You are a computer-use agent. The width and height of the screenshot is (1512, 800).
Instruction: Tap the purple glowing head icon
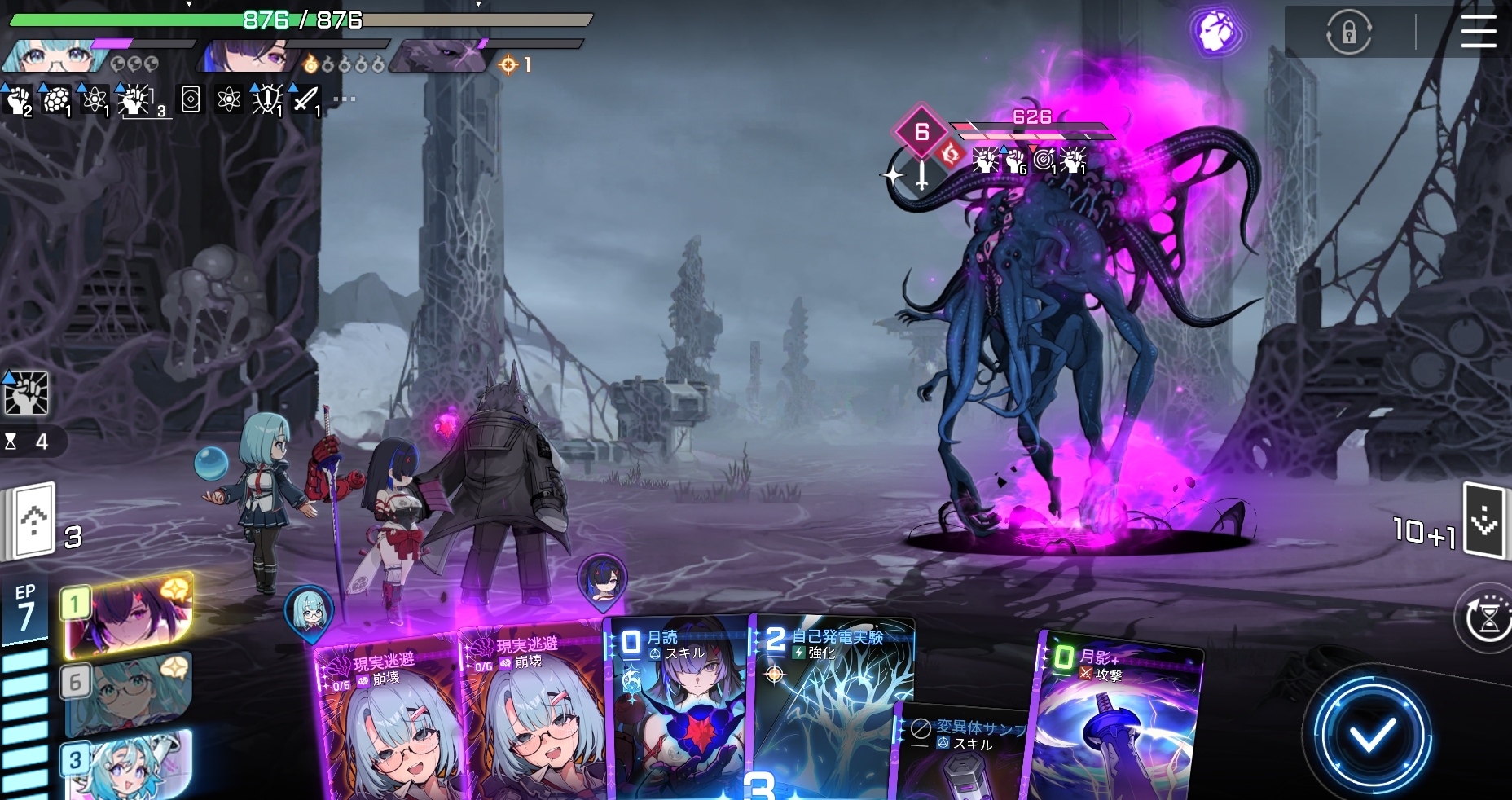pyautogui.click(x=1215, y=33)
